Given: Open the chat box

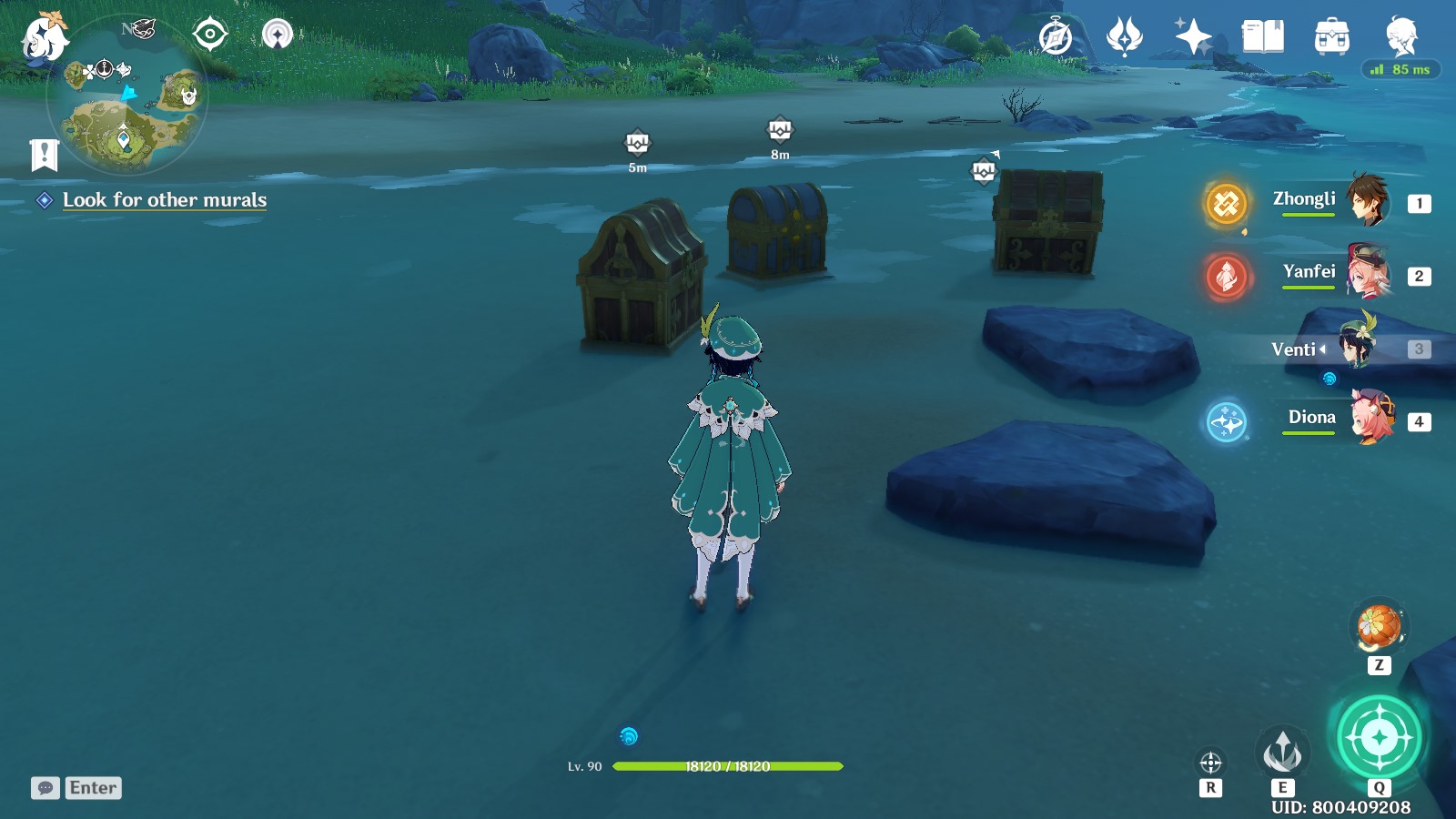Looking at the screenshot, I should tap(76, 788).
